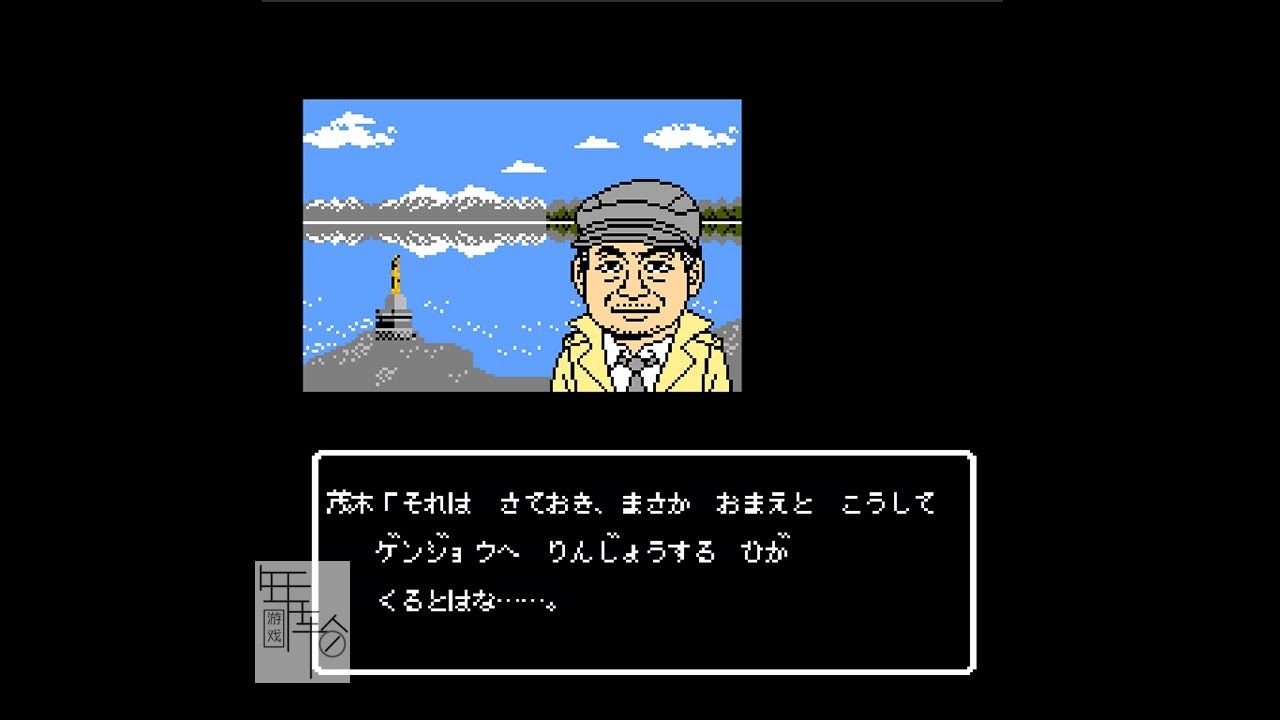Click the game scene viewport area

tap(520, 245)
